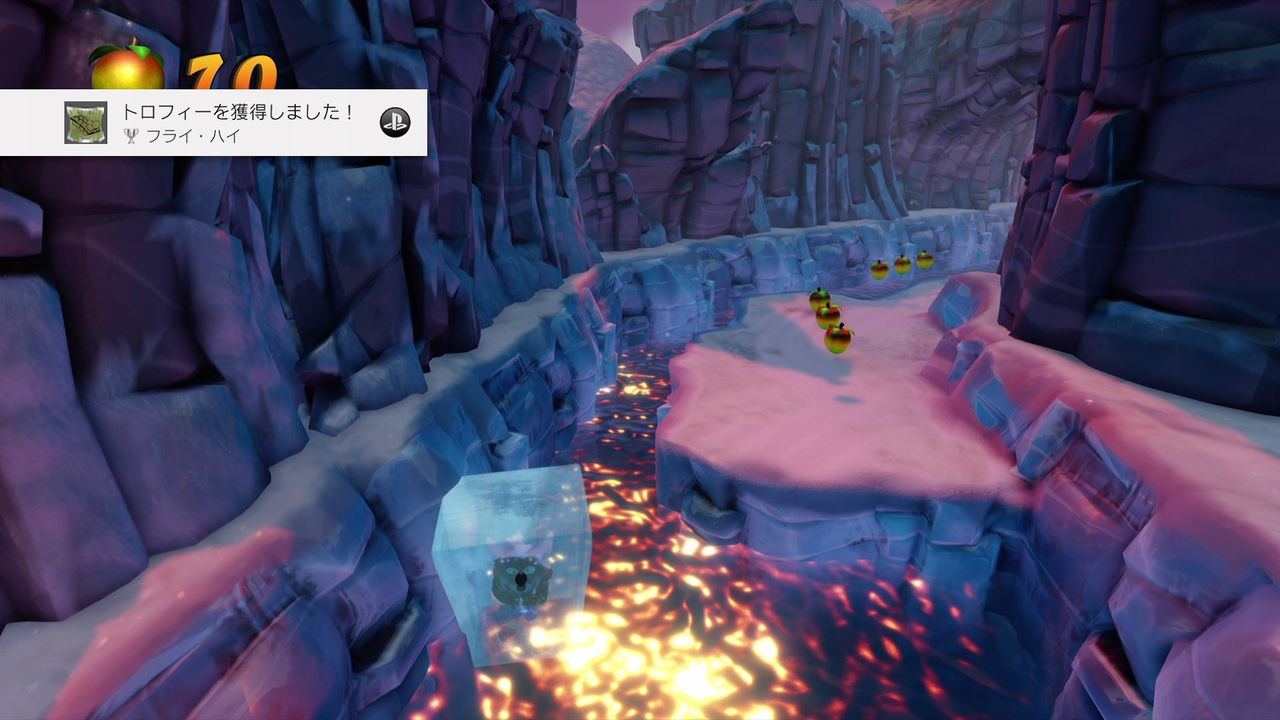Image resolution: width=1280 pixels, height=720 pixels.
Task: Select the PlayStation logo in the notification
Action: click(x=398, y=122)
